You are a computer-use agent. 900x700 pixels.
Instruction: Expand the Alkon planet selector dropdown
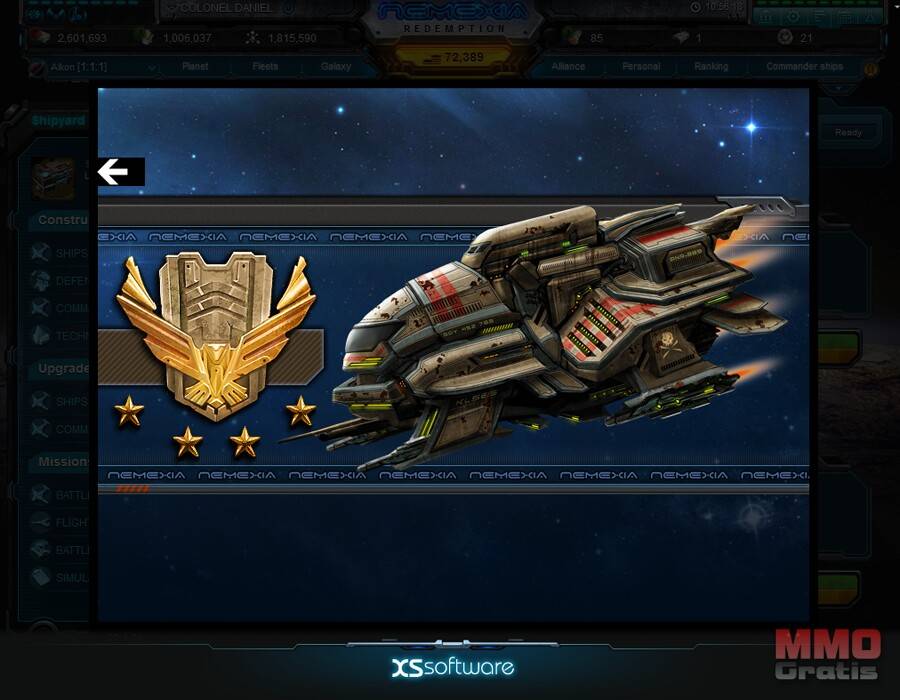(152, 68)
